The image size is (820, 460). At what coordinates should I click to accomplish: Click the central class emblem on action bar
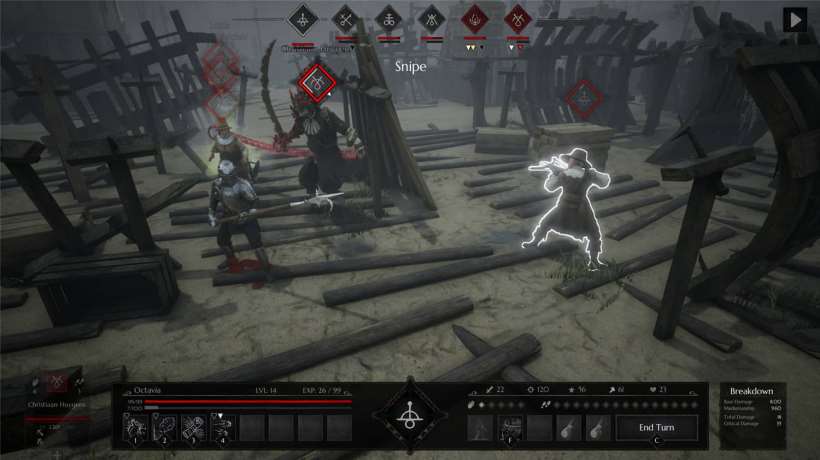coord(409,415)
